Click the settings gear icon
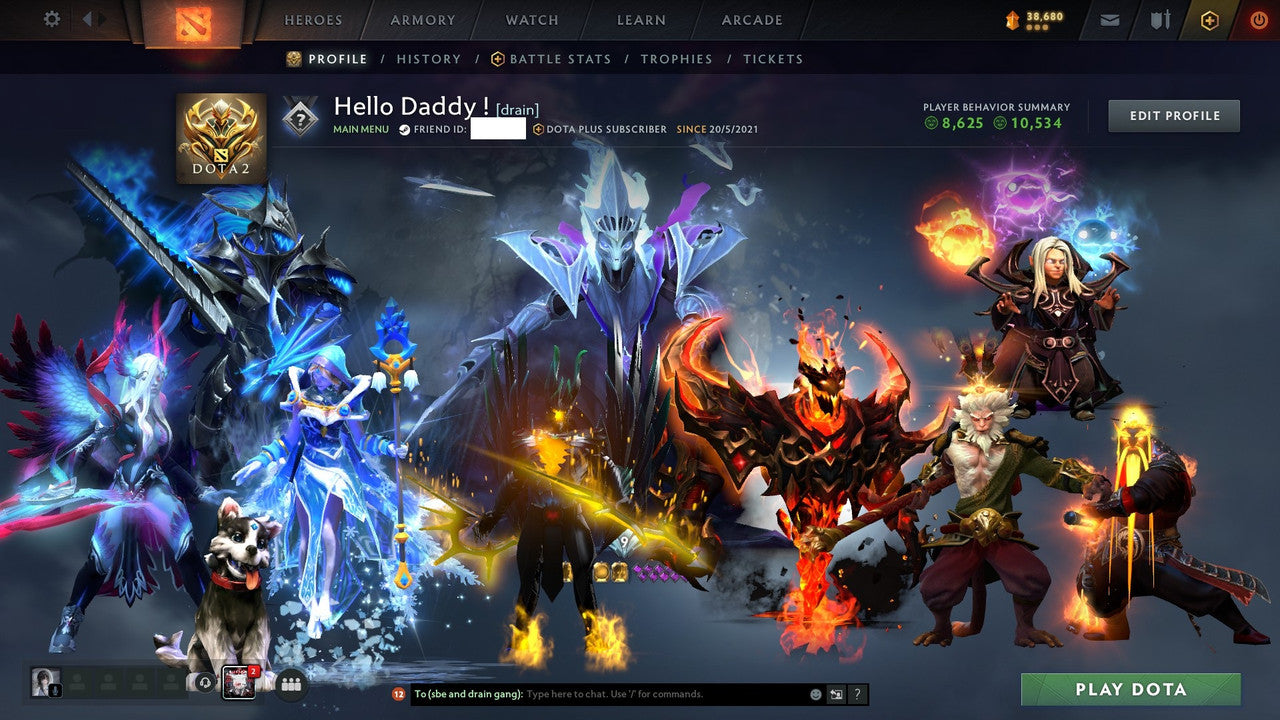This screenshot has width=1280, height=720. click(51, 19)
